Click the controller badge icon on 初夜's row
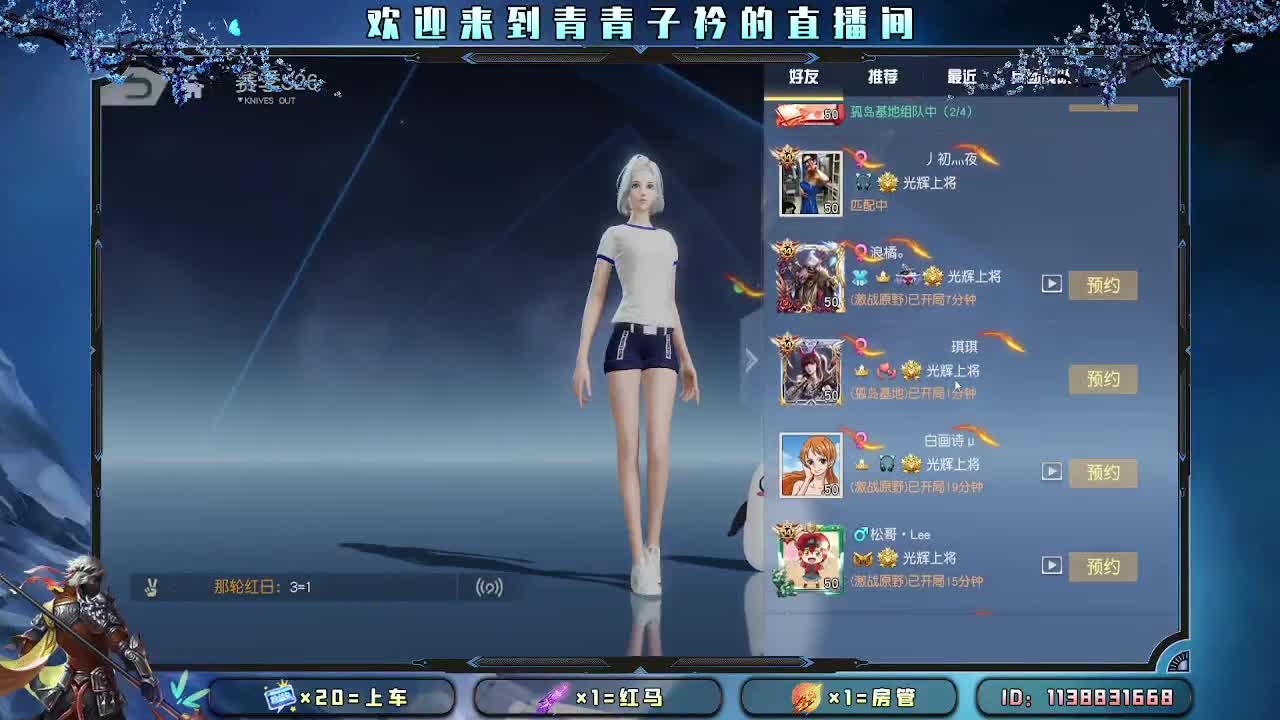 pos(861,184)
